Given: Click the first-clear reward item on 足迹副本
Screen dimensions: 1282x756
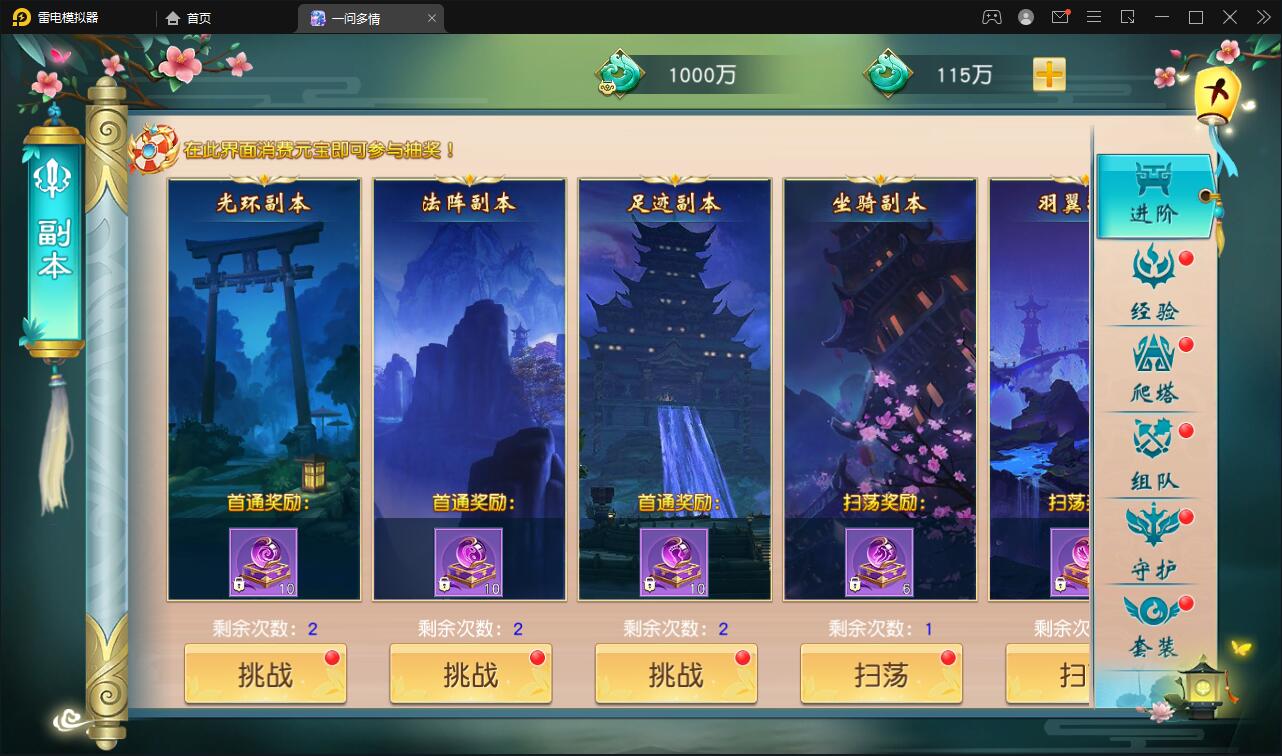Looking at the screenshot, I should (675, 564).
